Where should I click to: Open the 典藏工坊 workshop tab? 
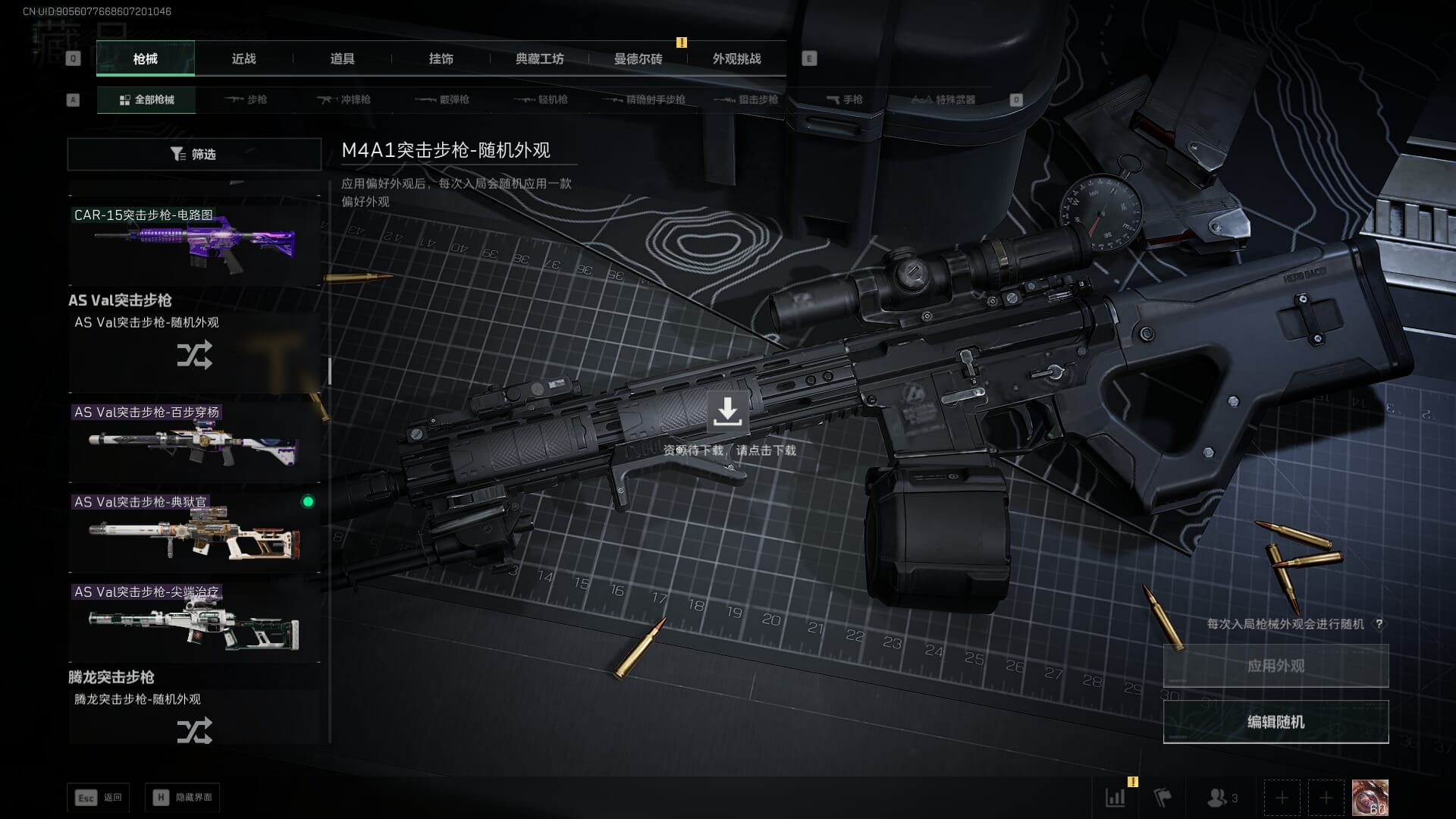[x=539, y=58]
